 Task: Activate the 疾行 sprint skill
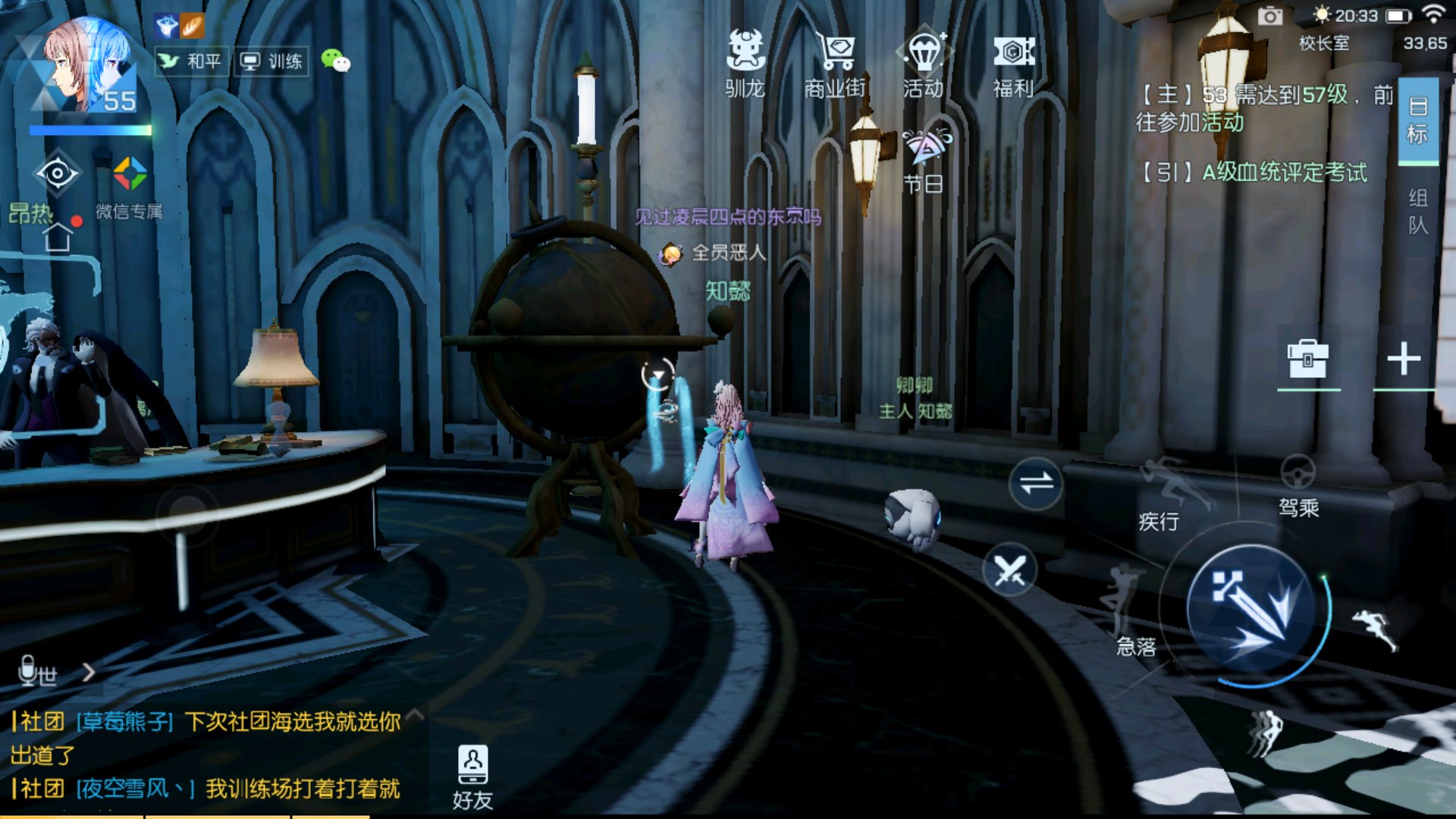coord(1168,491)
